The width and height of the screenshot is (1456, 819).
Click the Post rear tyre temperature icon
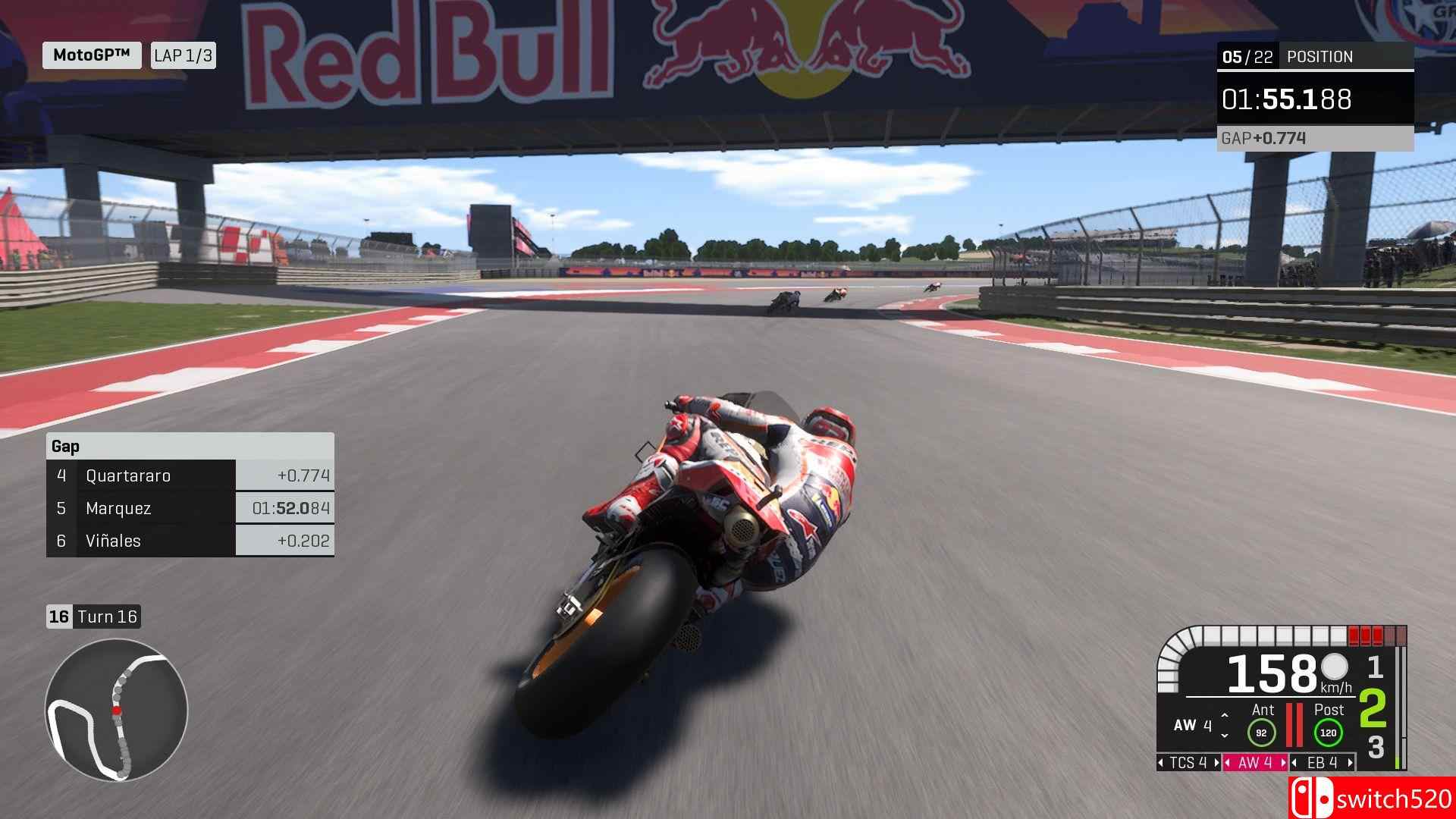click(x=1329, y=732)
